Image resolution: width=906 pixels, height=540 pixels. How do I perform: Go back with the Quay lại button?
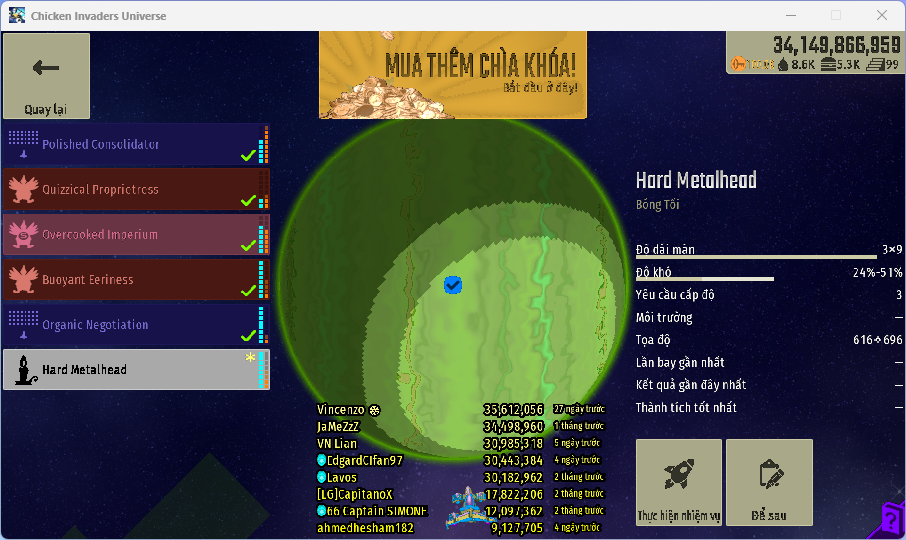(46, 77)
